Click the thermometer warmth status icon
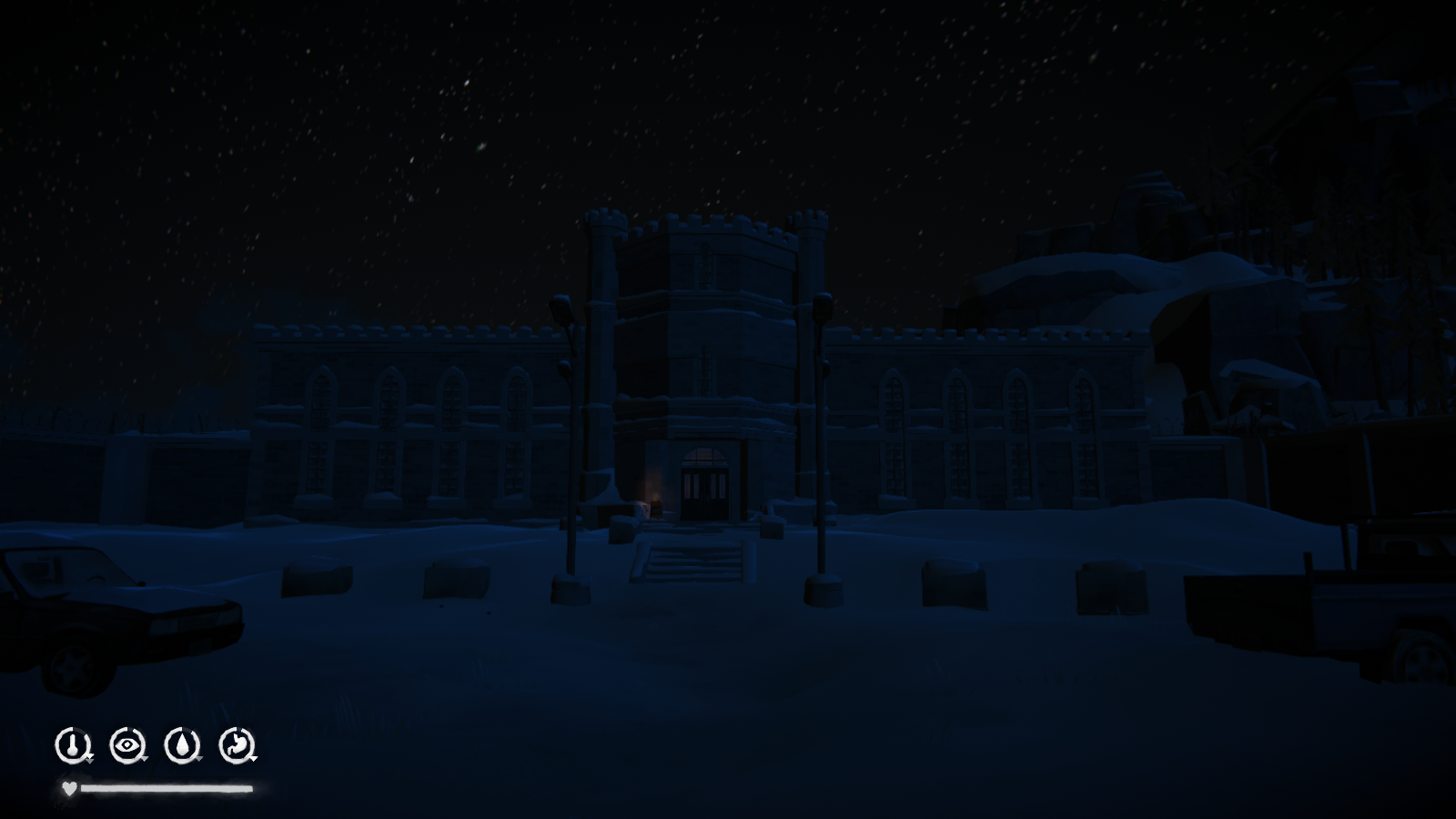This screenshot has height=819, width=1456. coord(72,745)
